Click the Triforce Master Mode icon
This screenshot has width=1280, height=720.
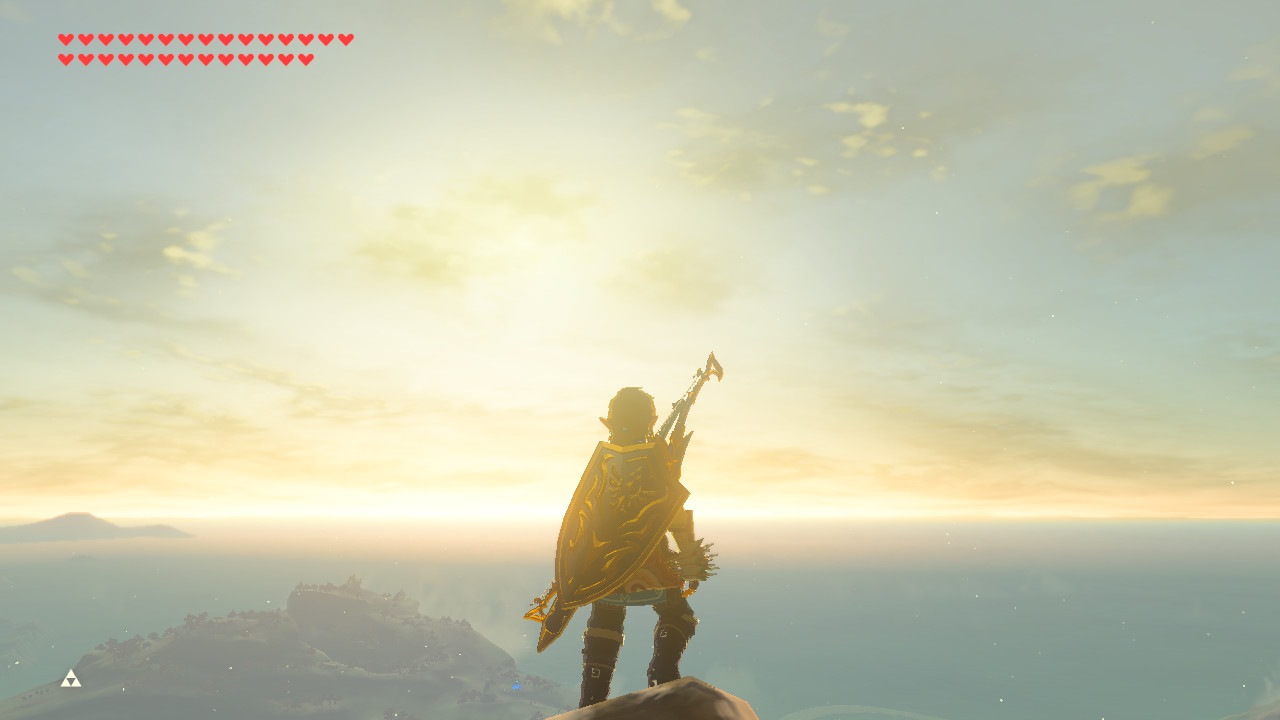point(70,679)
